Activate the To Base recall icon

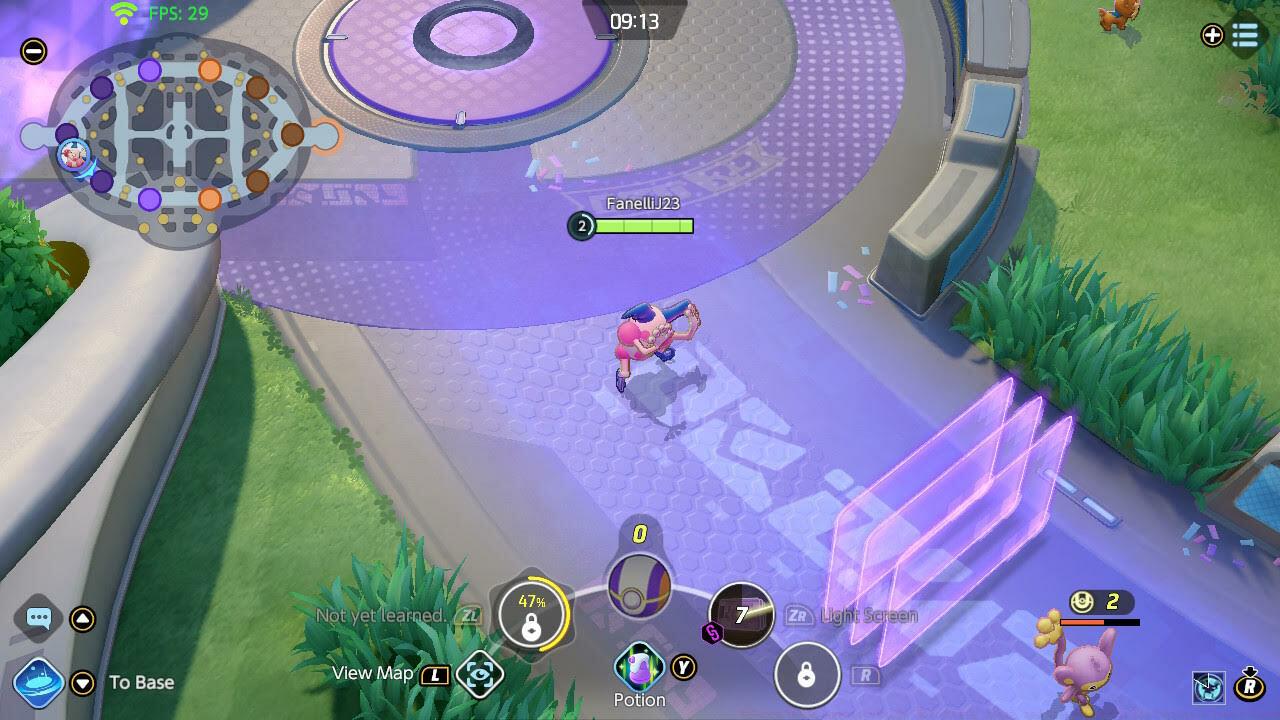pos(39,683)
